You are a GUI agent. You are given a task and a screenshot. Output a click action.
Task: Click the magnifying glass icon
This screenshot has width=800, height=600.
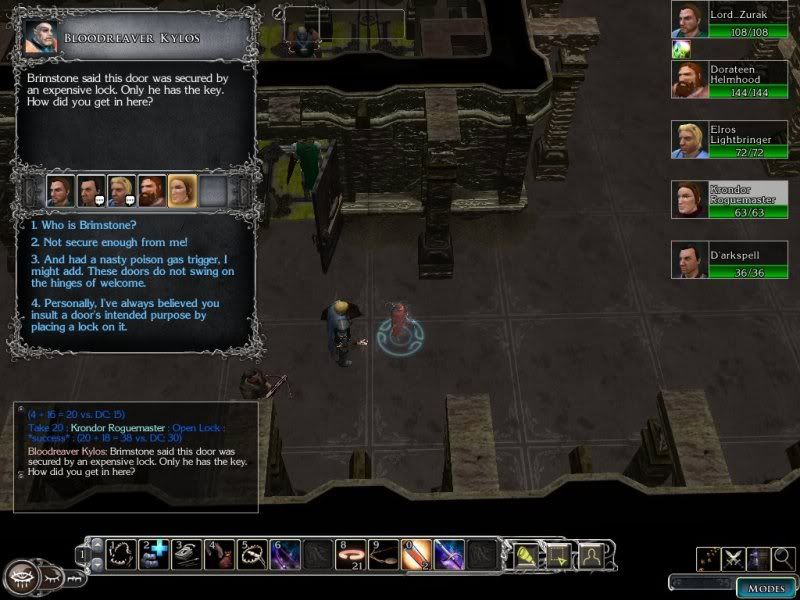point(784,557)
